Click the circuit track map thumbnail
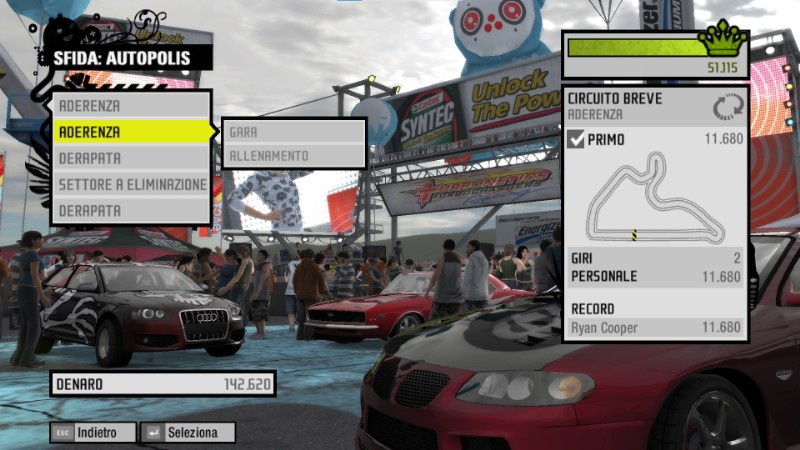800x450 pixels. [655, 198]
